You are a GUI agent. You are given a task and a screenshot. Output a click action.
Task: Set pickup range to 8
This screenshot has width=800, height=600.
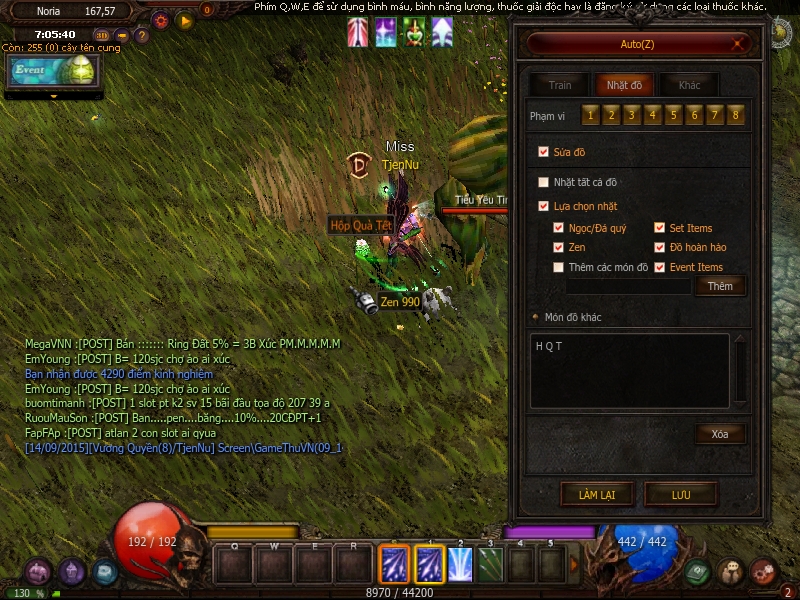[736, 116]
